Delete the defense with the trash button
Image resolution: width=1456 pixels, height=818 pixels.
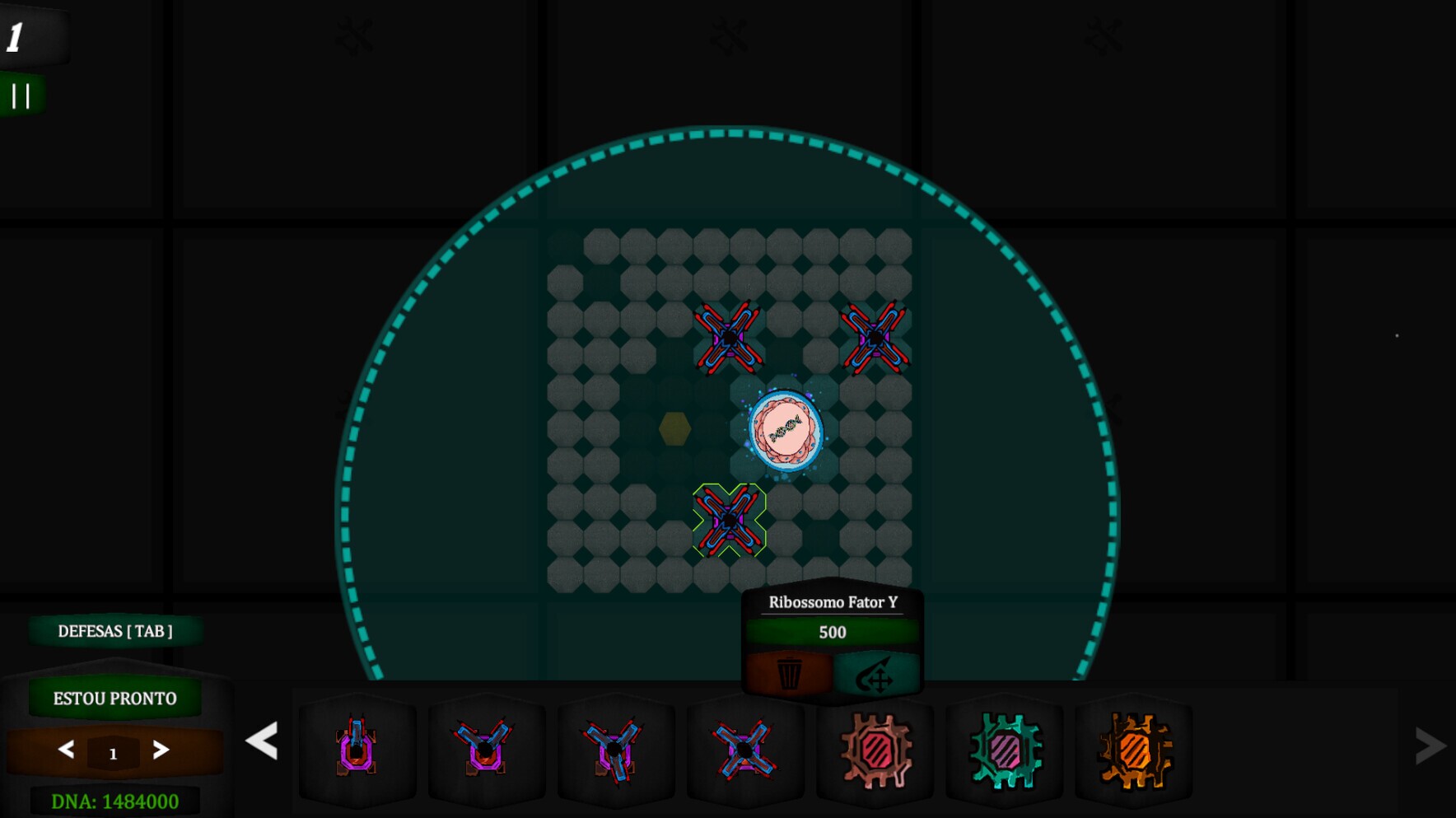(x=789, y=674)
